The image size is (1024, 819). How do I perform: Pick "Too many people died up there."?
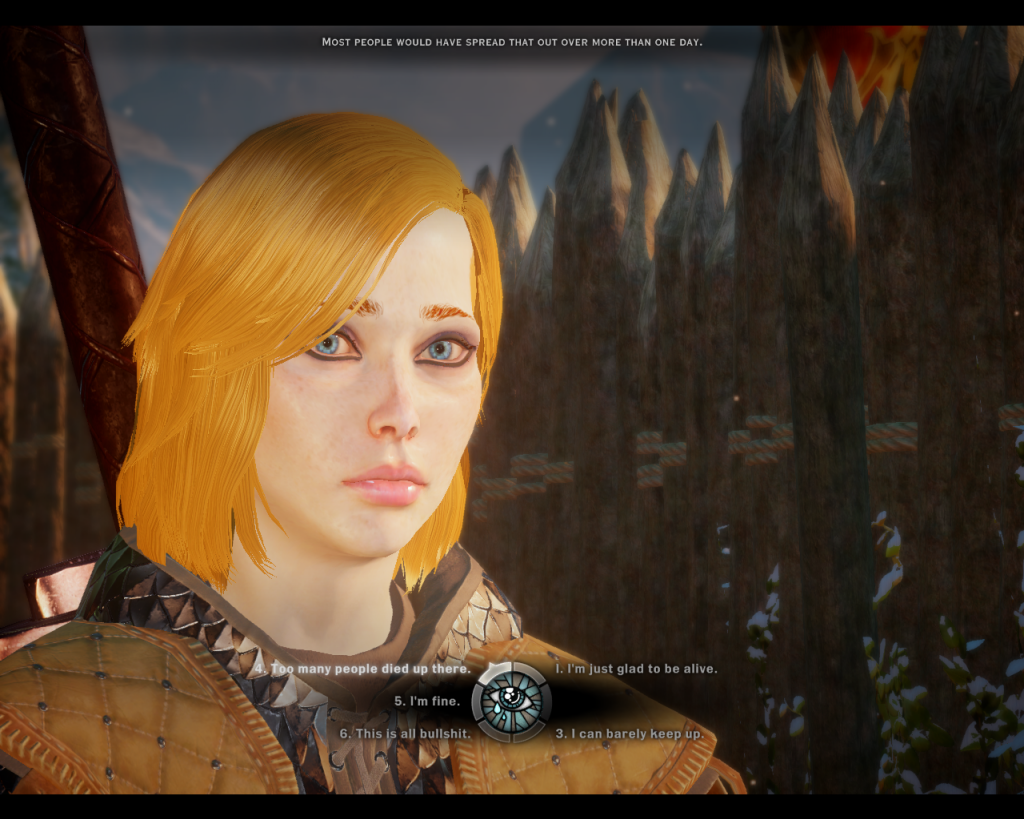(369, 668)
